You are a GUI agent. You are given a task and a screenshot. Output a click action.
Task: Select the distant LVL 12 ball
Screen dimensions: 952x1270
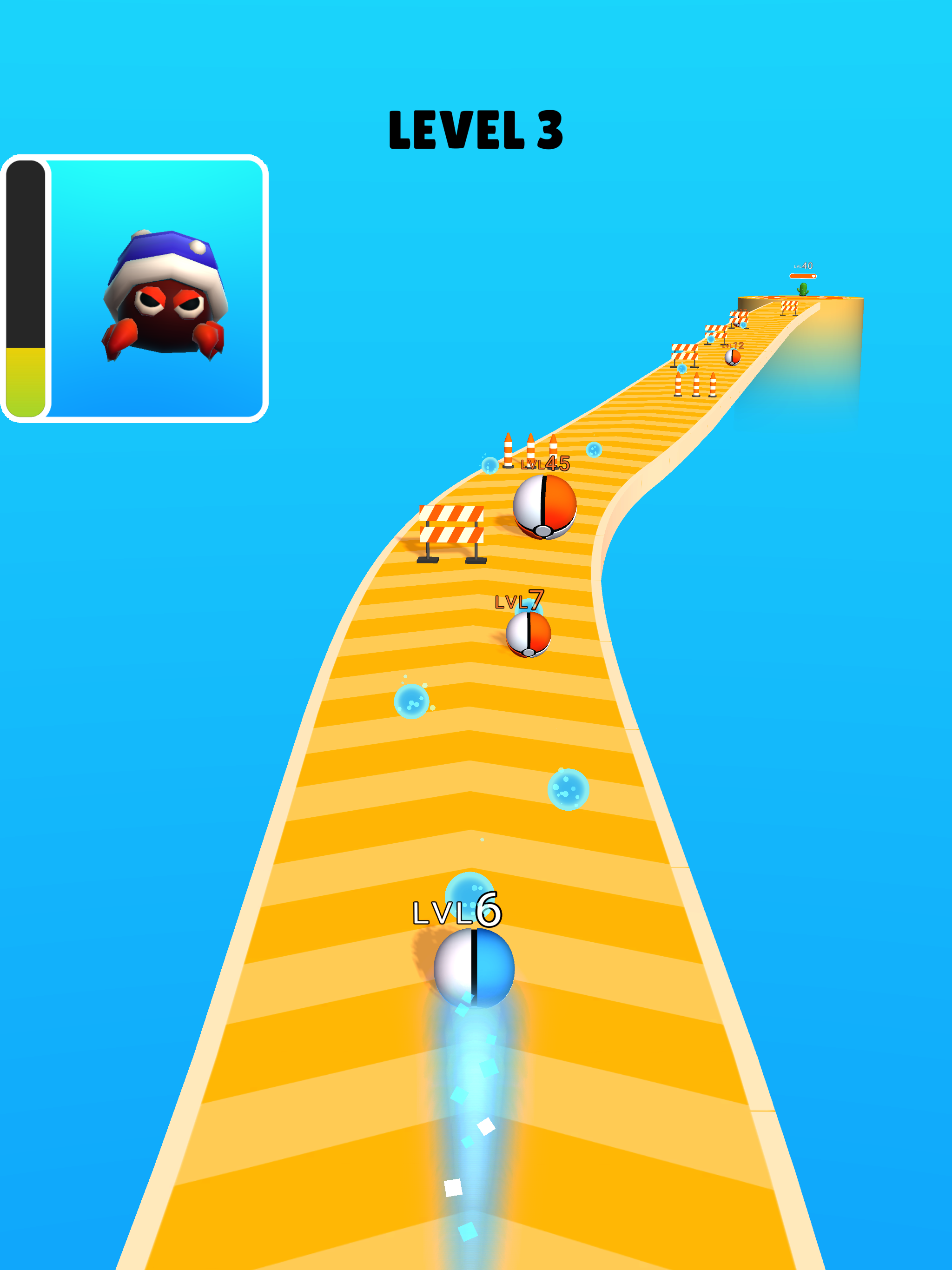point(733,357)
